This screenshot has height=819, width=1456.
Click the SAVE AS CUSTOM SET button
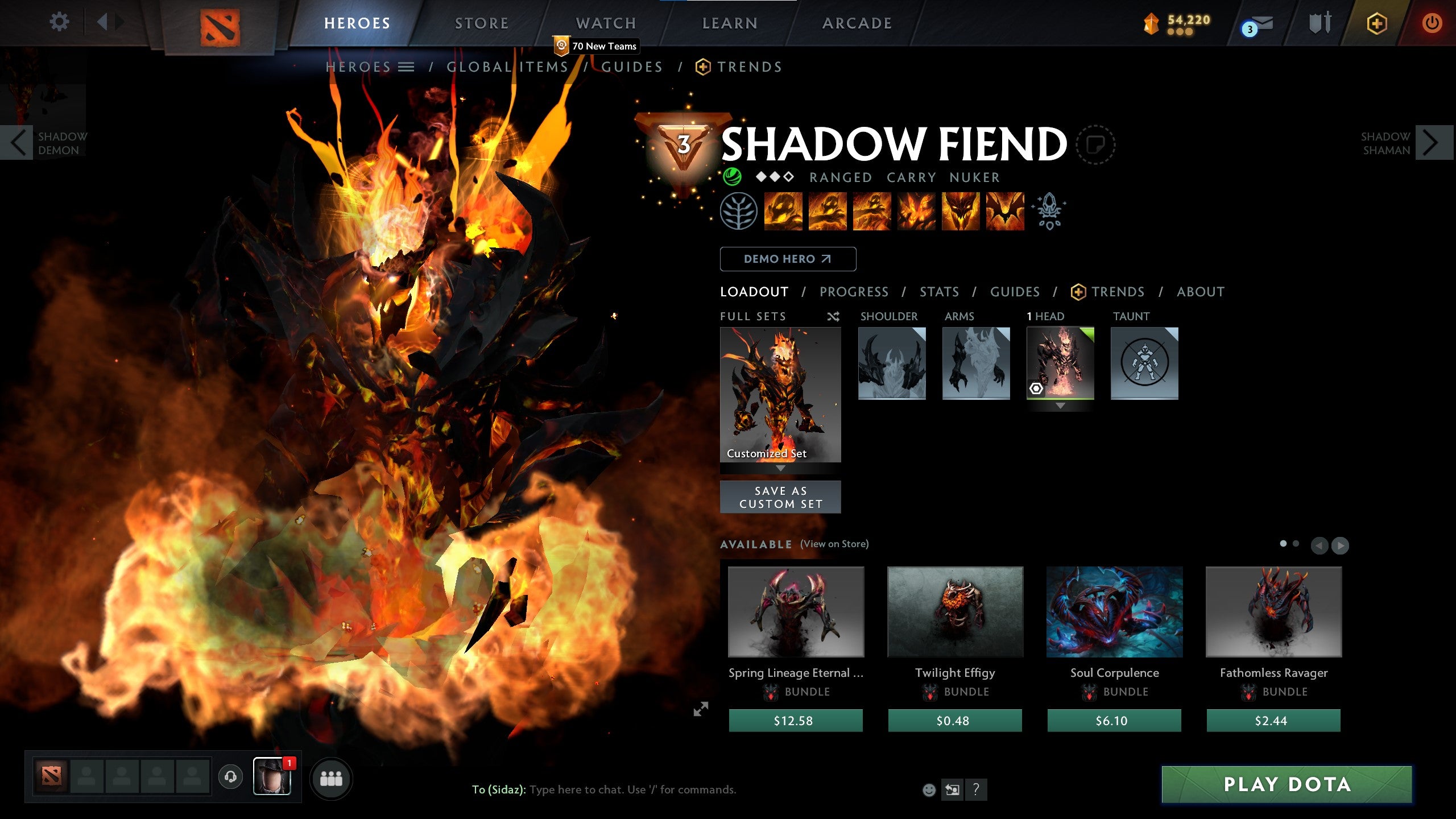point(780,496)
